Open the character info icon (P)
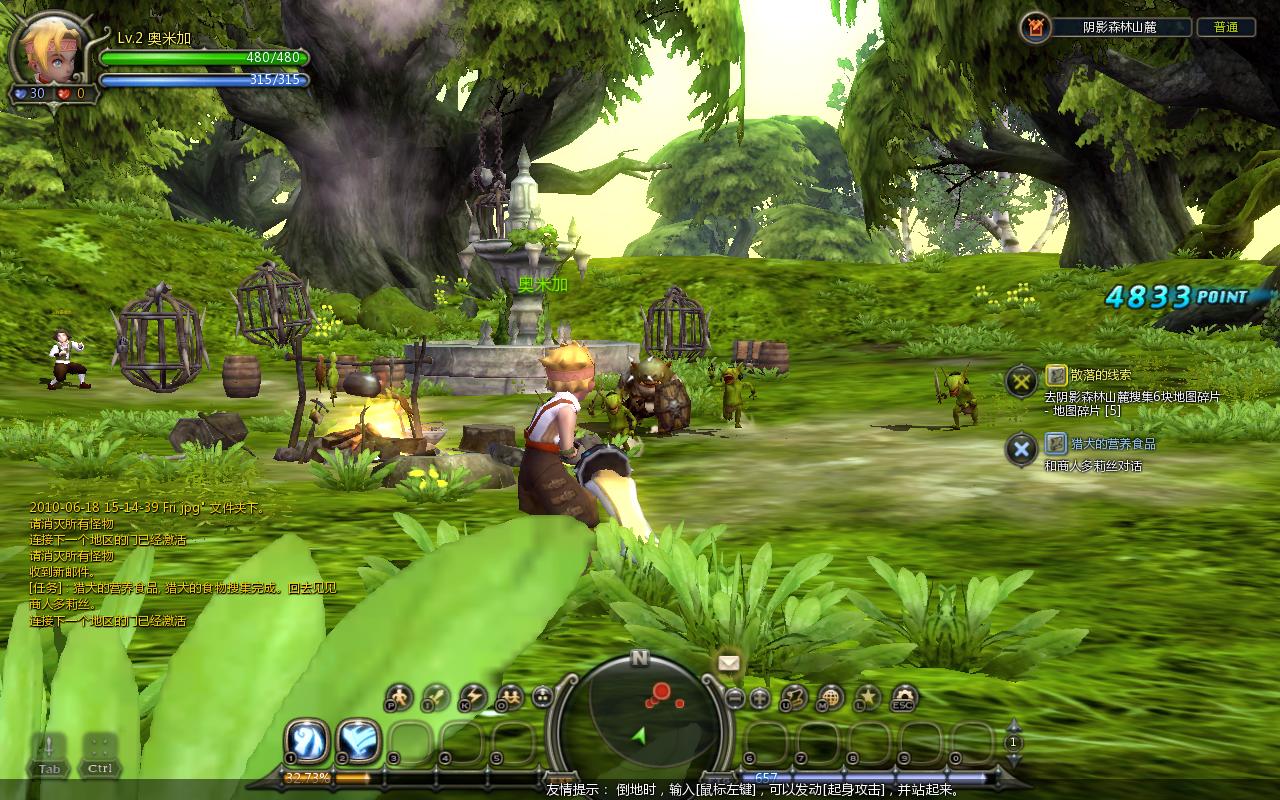Screen dimensions: 1280x800 point(399,696)
